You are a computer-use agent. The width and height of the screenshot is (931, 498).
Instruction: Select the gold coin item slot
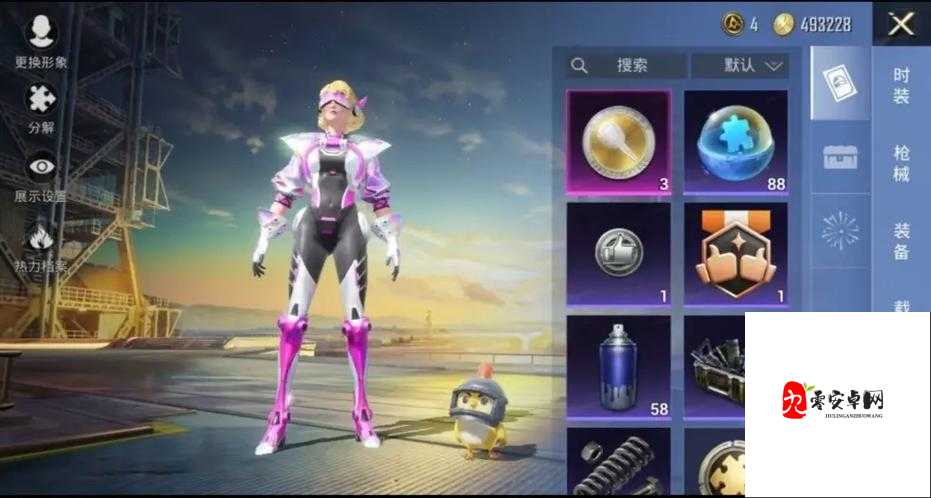click(x=619, y=142)
